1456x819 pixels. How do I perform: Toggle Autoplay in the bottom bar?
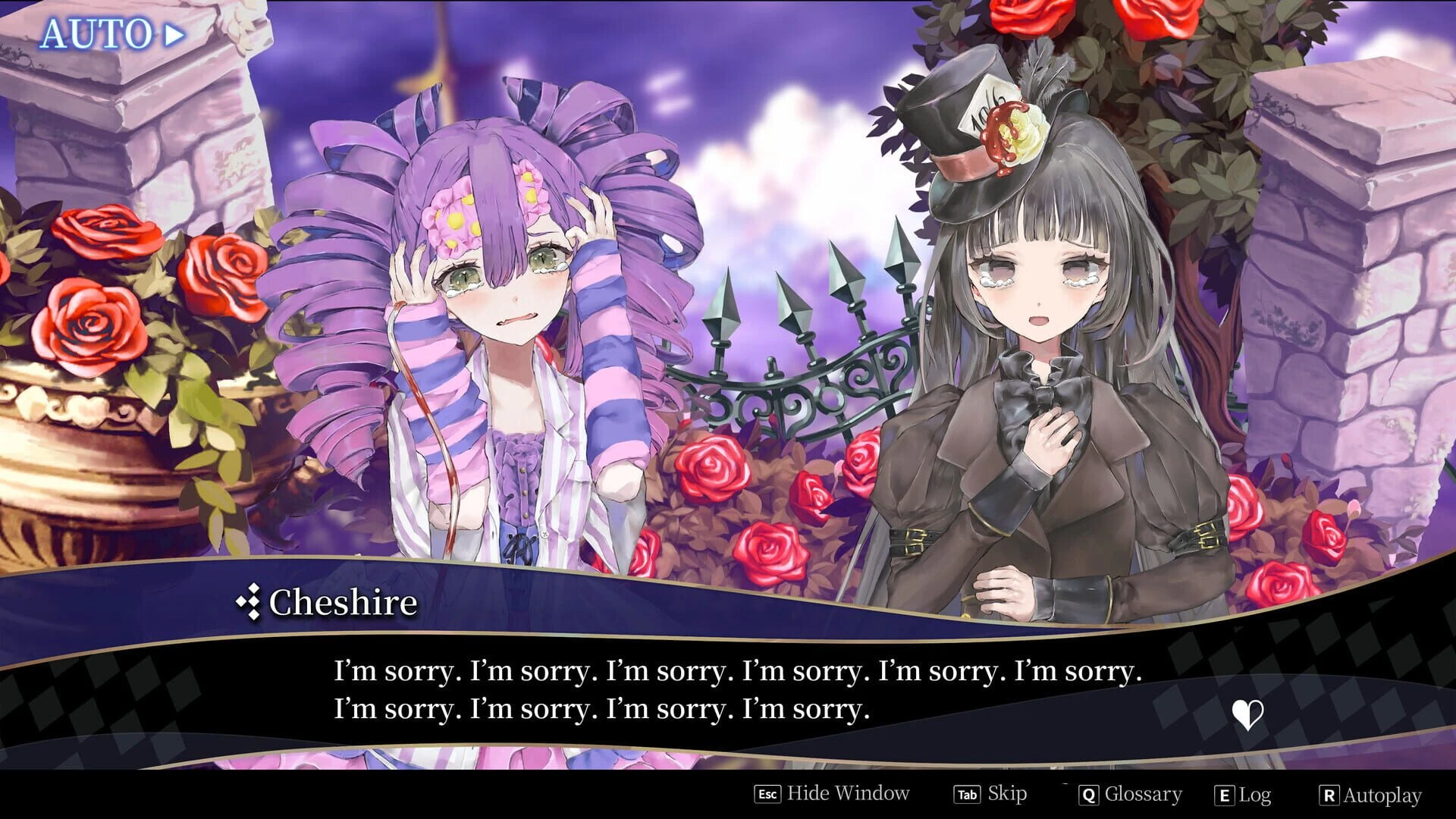[x=1370, y=795]
